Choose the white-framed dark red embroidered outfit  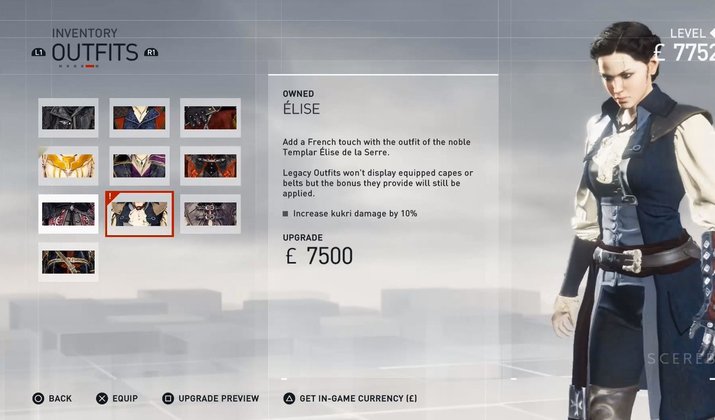pos(68,213)
